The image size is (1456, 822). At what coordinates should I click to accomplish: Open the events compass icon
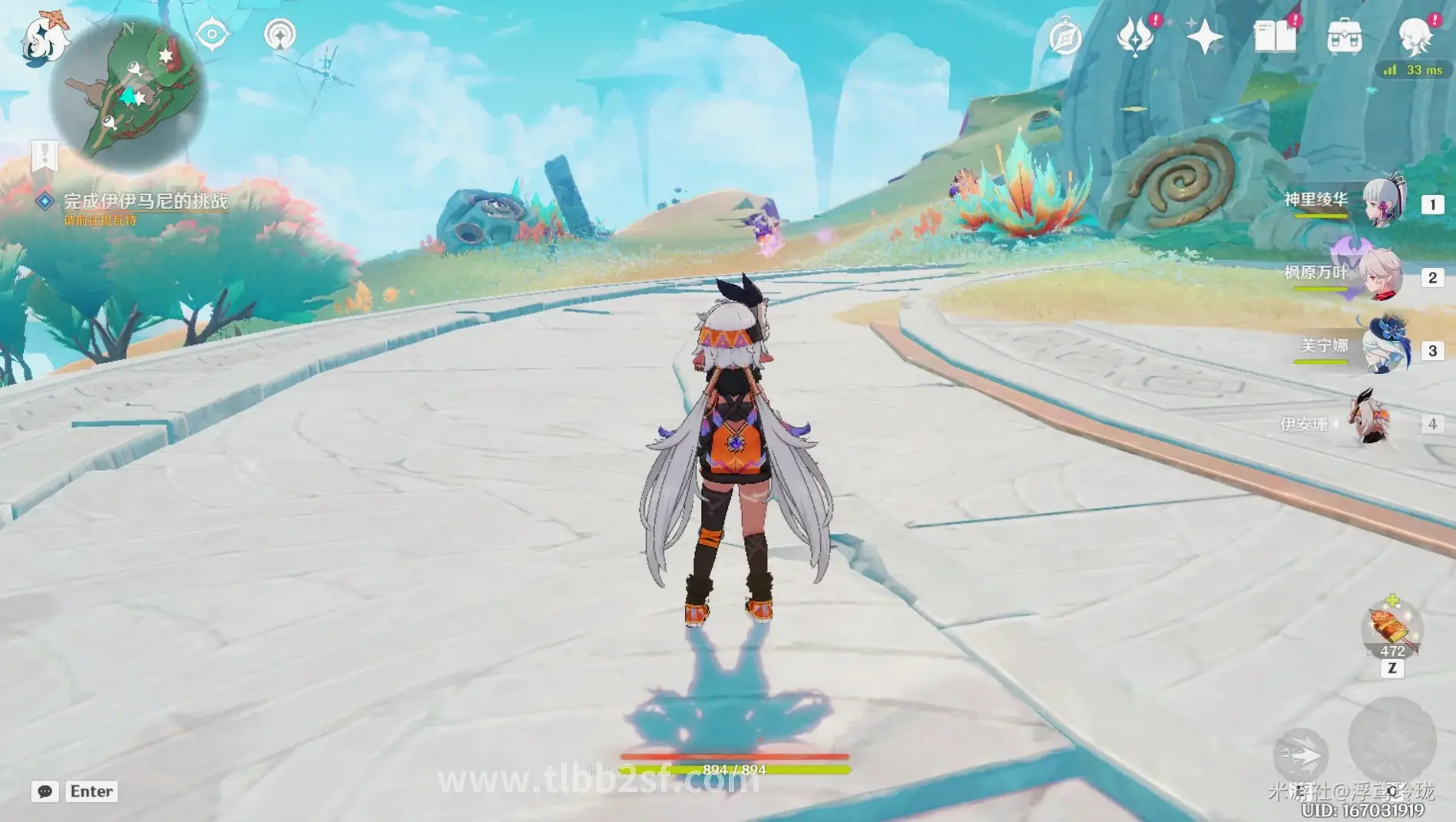tap(1065, 37)
